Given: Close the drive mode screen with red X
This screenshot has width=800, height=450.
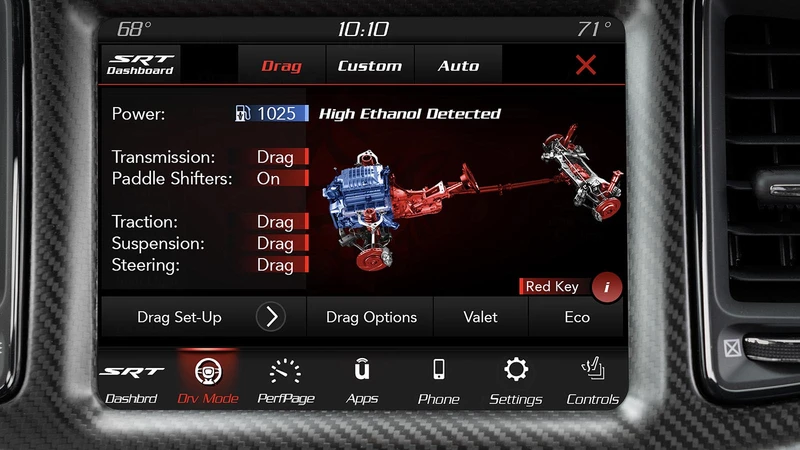Looking at the screenshot, I should [x=586, y=66].
